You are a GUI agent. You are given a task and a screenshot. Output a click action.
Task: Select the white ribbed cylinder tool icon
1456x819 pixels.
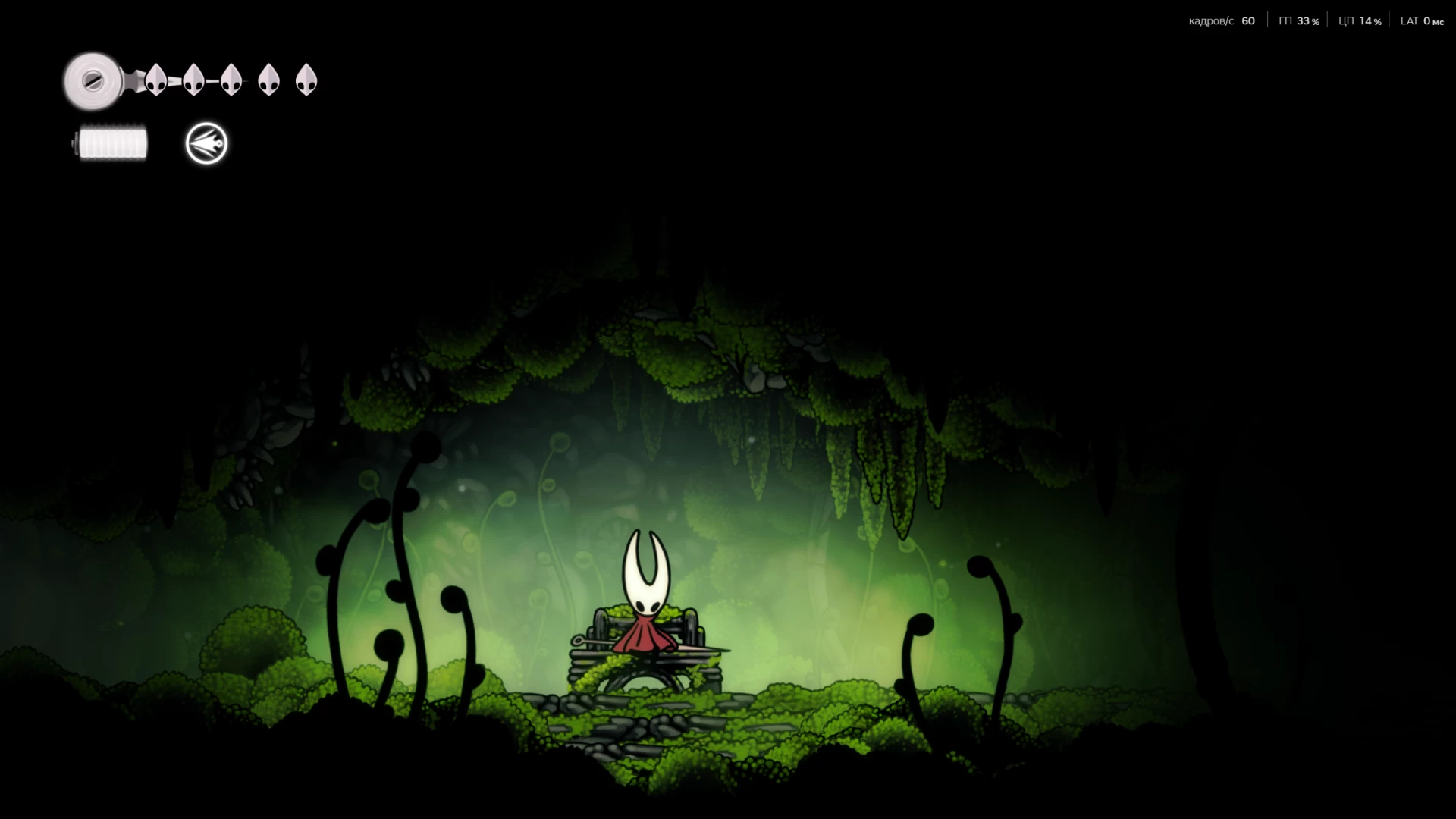point(112,143)
